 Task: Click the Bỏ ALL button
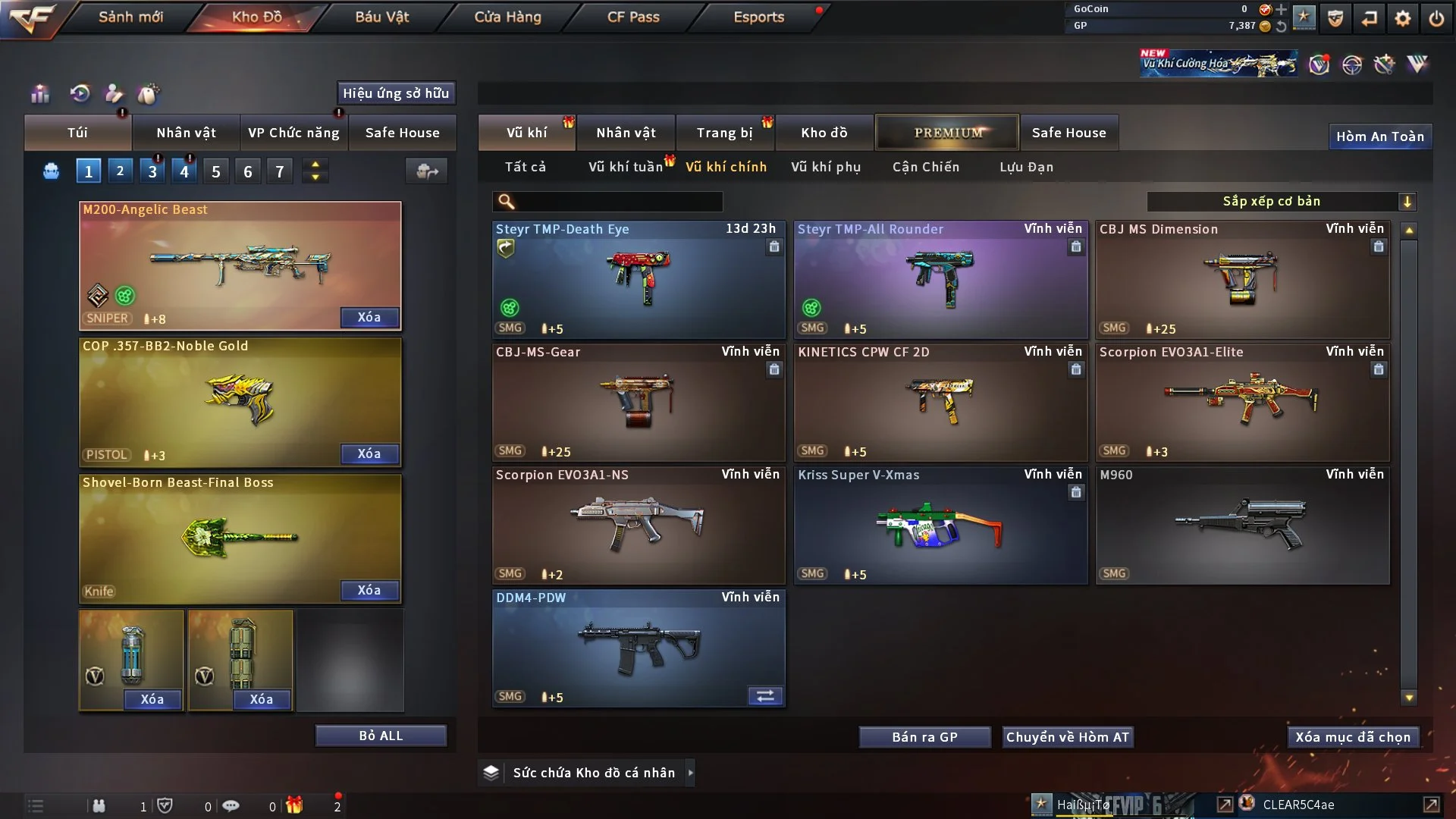[381, 736]
